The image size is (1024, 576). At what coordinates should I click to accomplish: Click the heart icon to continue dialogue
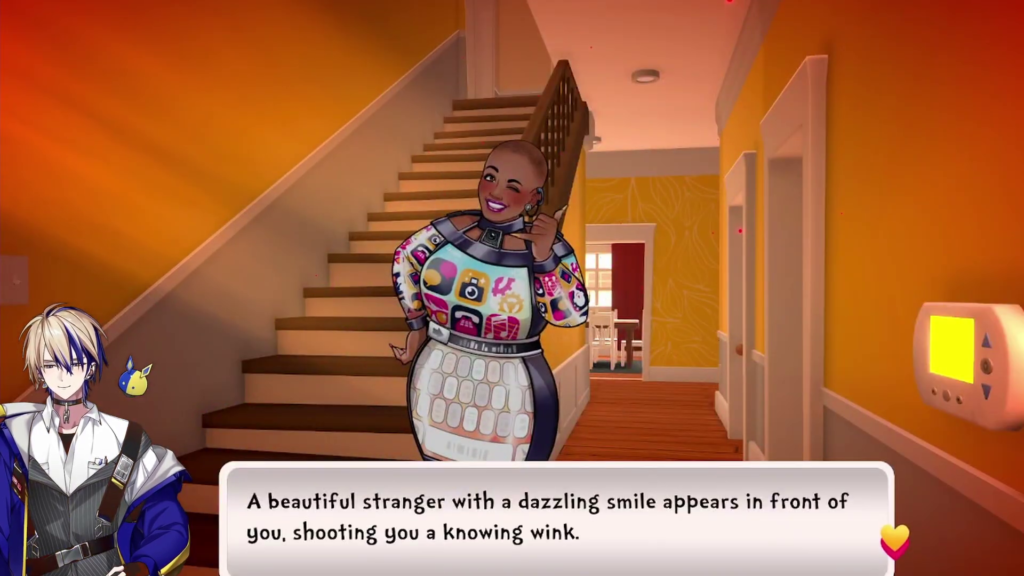(894, 541)
